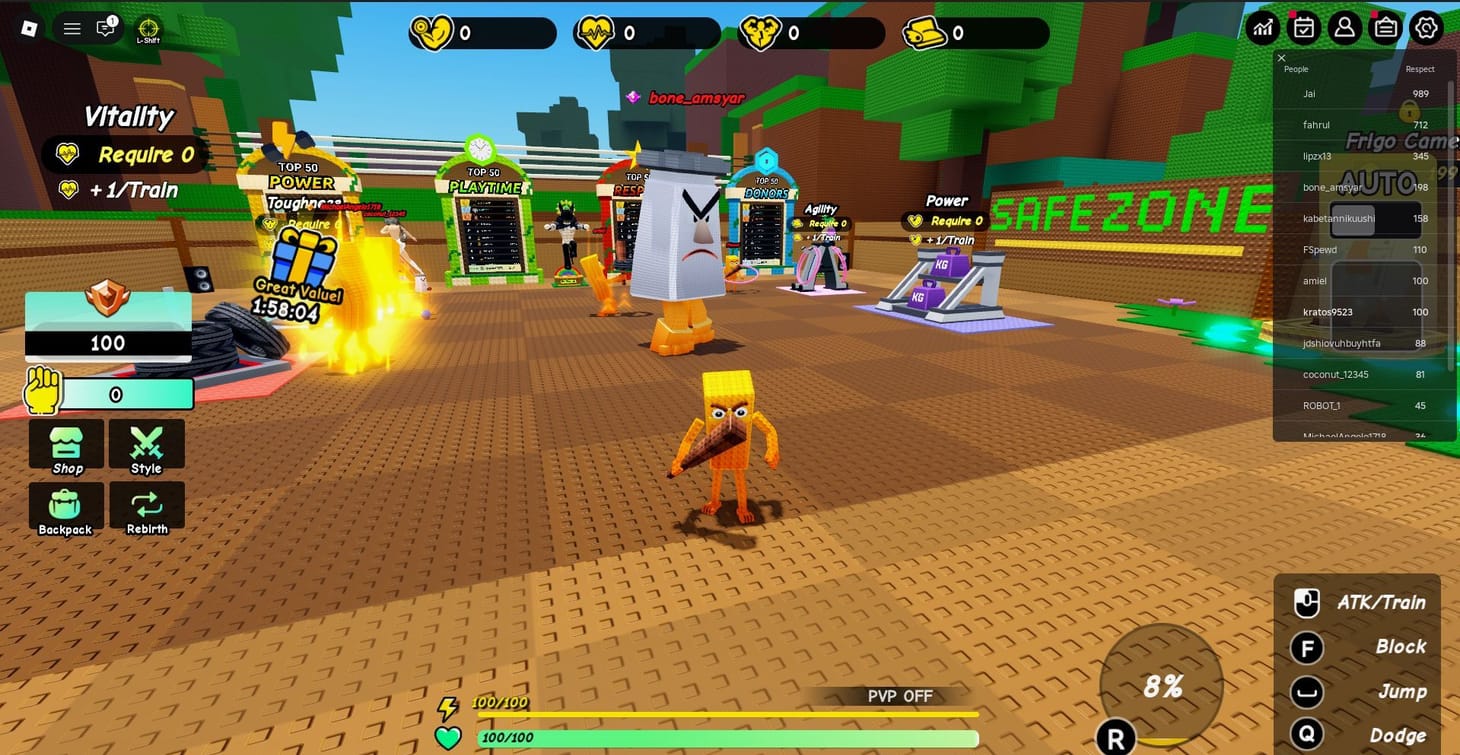Open the briefcase inventory icon
Image resolution: width=1460 pixels, height=755 pixels.
coord(1385,28)
